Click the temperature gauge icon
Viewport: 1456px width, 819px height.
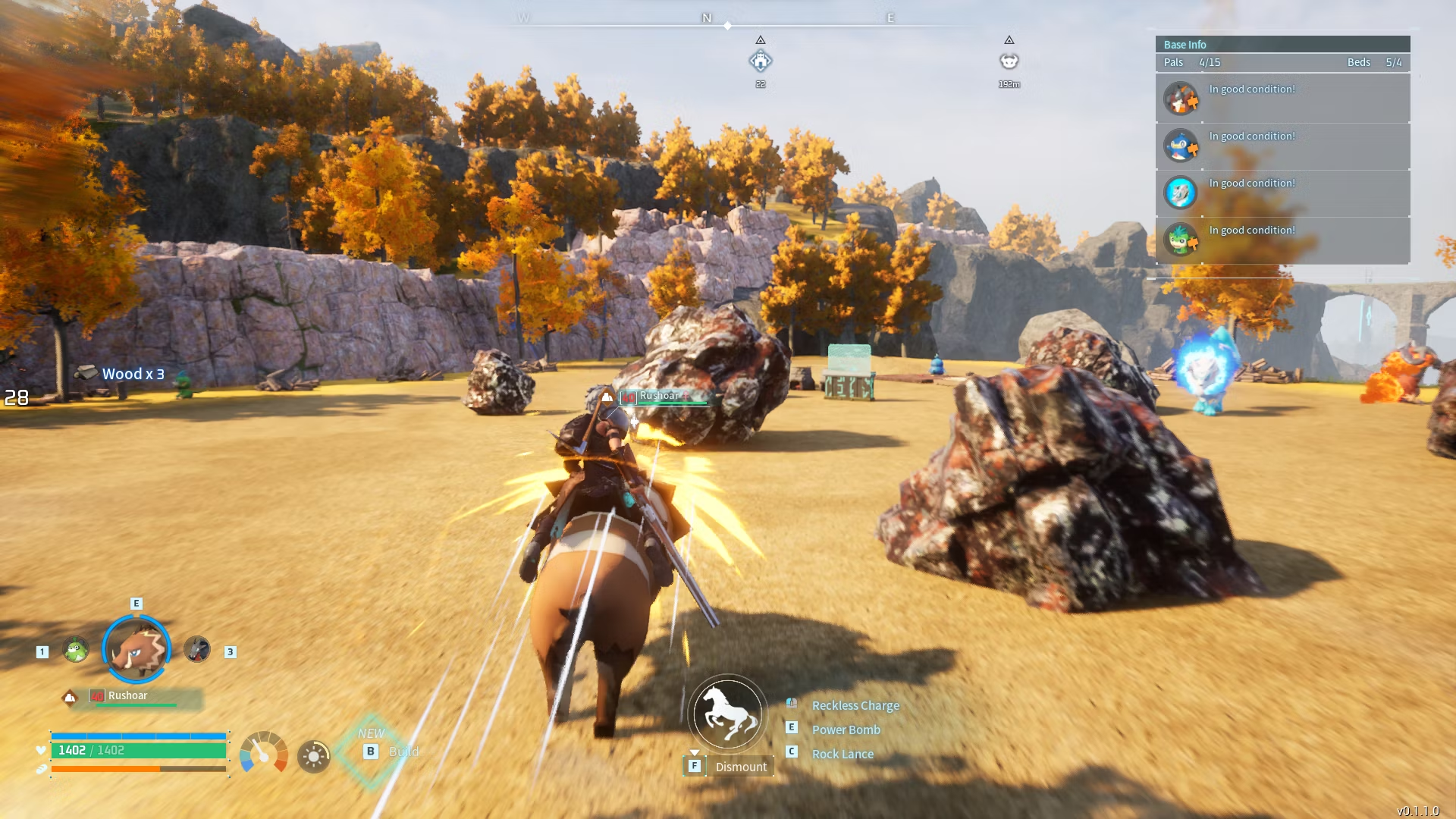coord(263,753)
